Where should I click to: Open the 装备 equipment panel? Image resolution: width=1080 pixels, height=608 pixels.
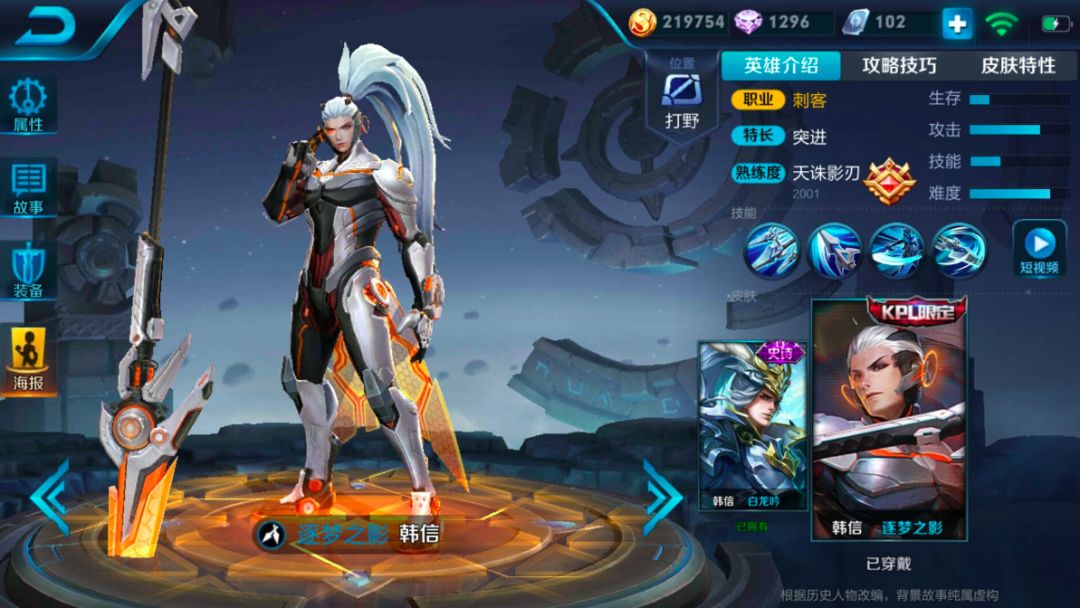29,272
